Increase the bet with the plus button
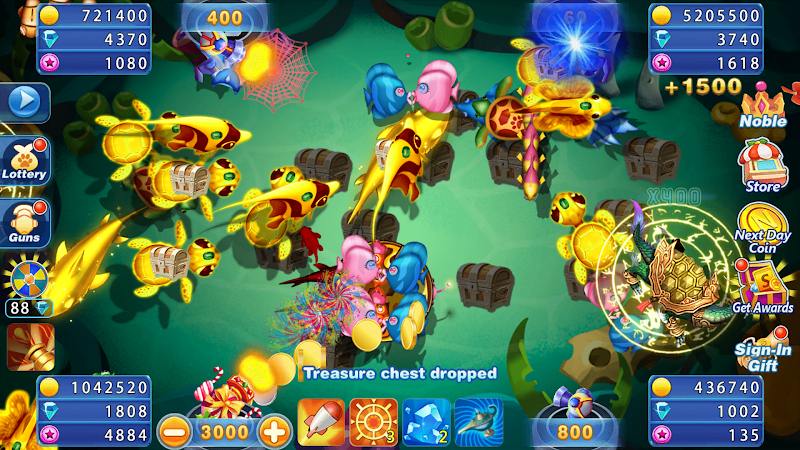The height and width of the screenshot is (450, 800). tap(273, 431)
